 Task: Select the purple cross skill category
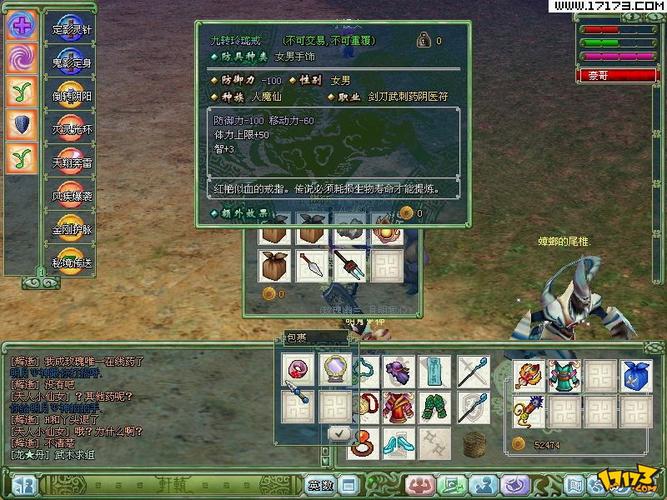click(20, 26)
